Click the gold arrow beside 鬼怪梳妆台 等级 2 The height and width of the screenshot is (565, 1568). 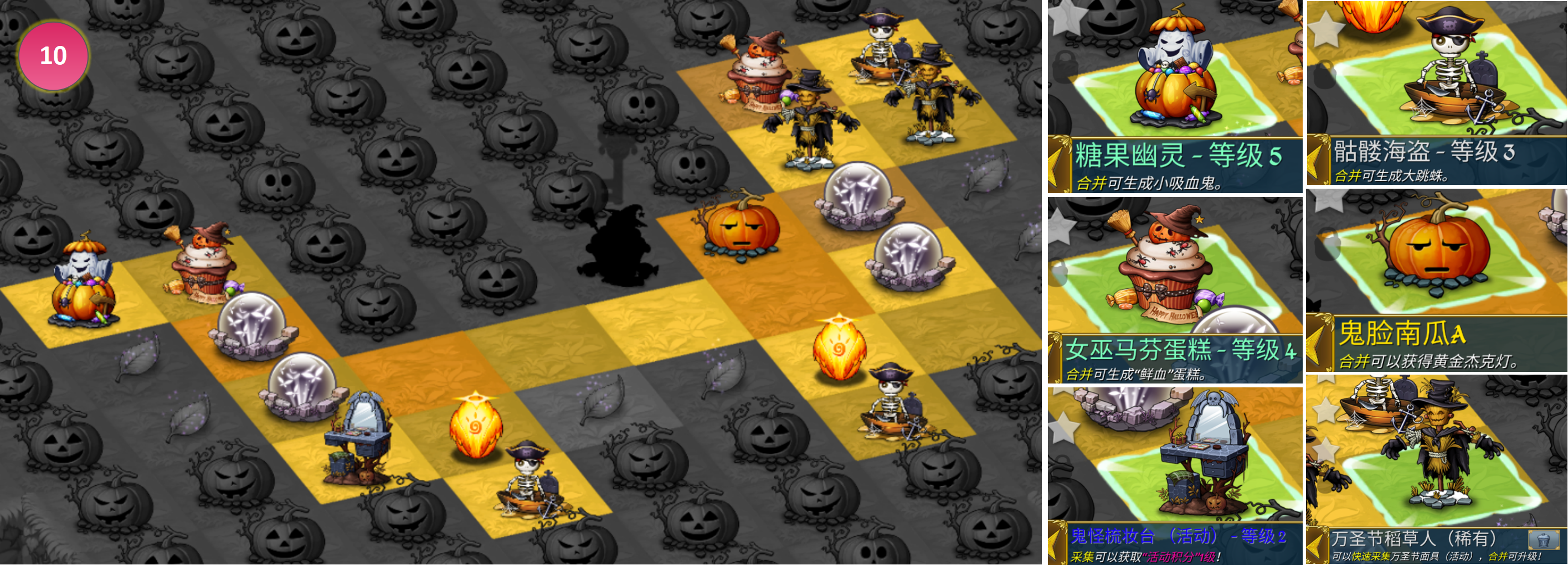[x=1058, y=543]
